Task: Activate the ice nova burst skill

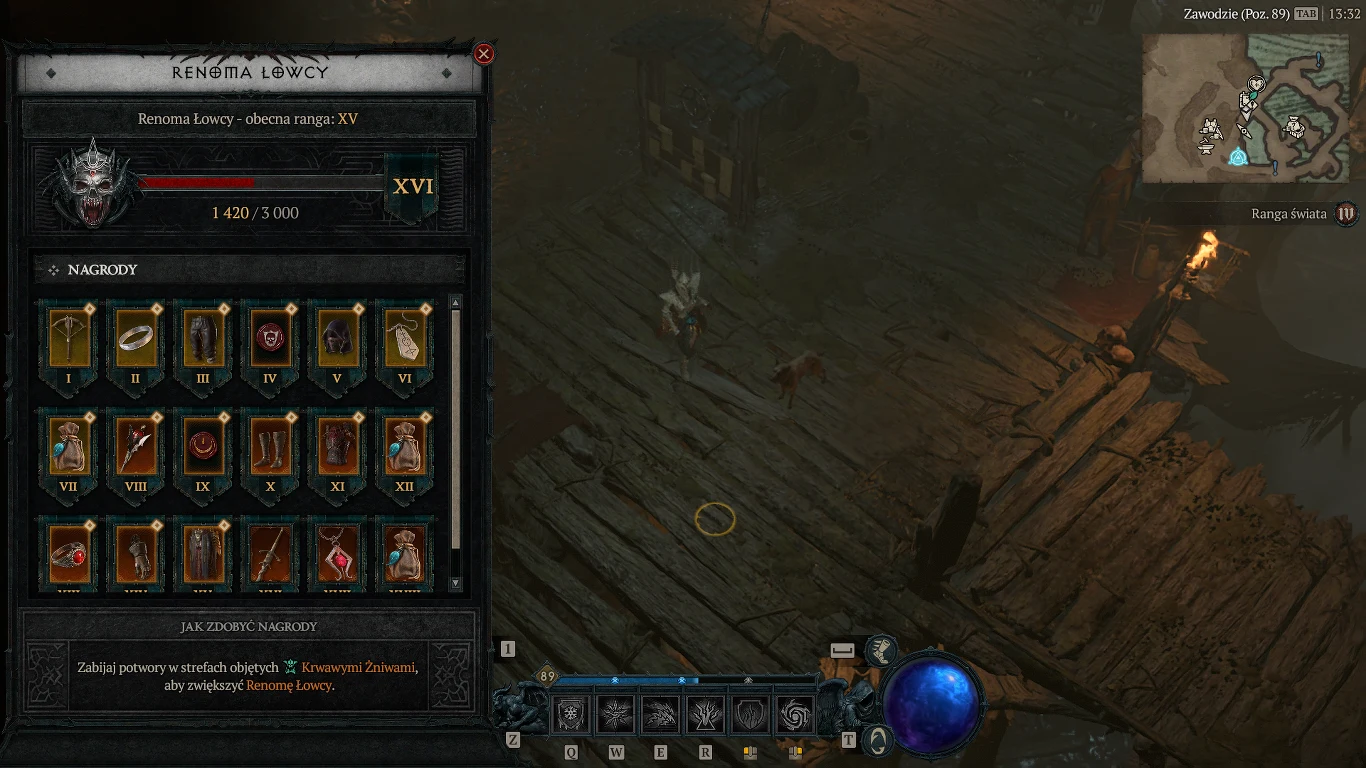Action: pos(617,715)
